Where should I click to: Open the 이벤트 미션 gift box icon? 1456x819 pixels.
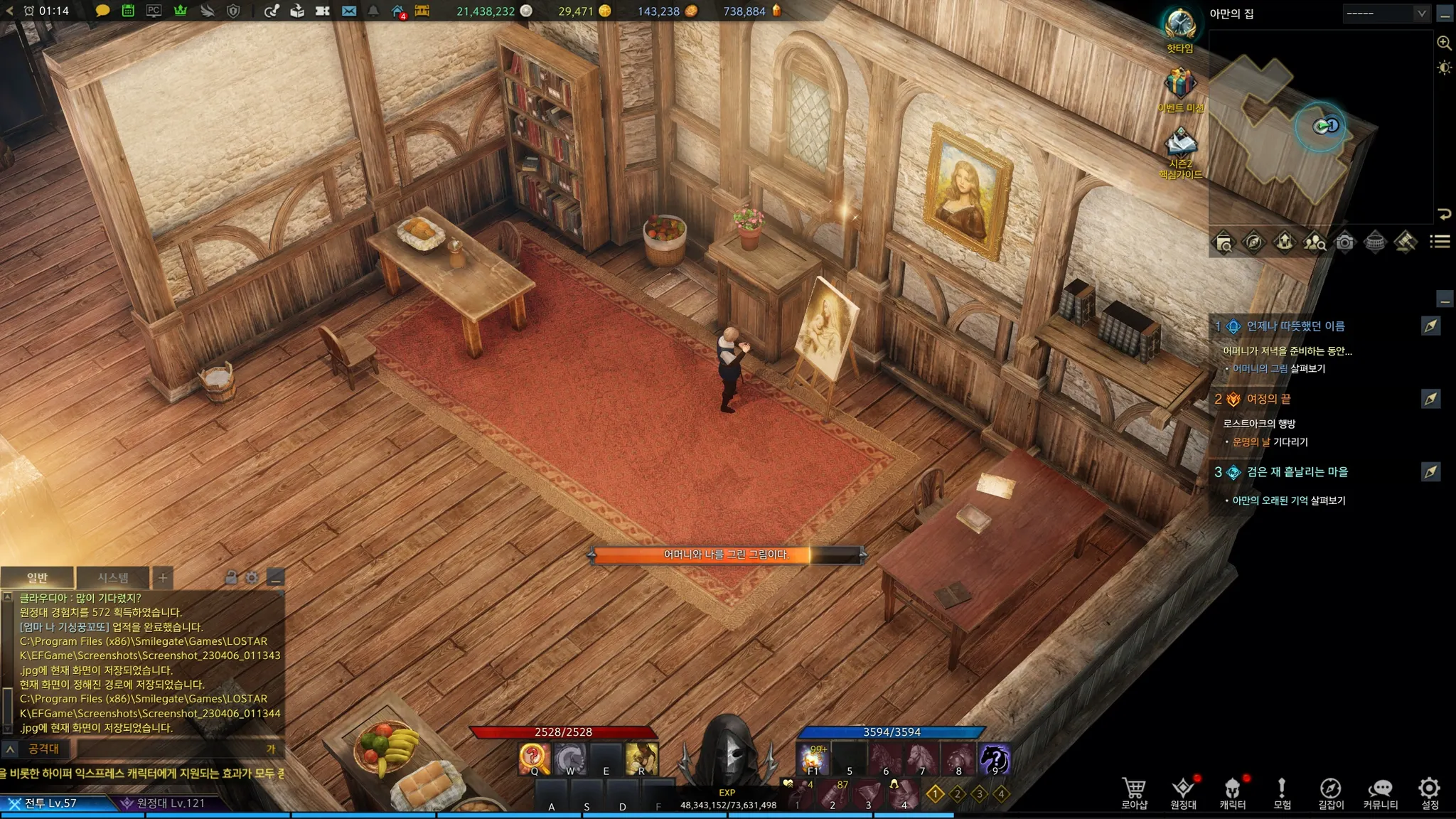tap(1180, 87)
